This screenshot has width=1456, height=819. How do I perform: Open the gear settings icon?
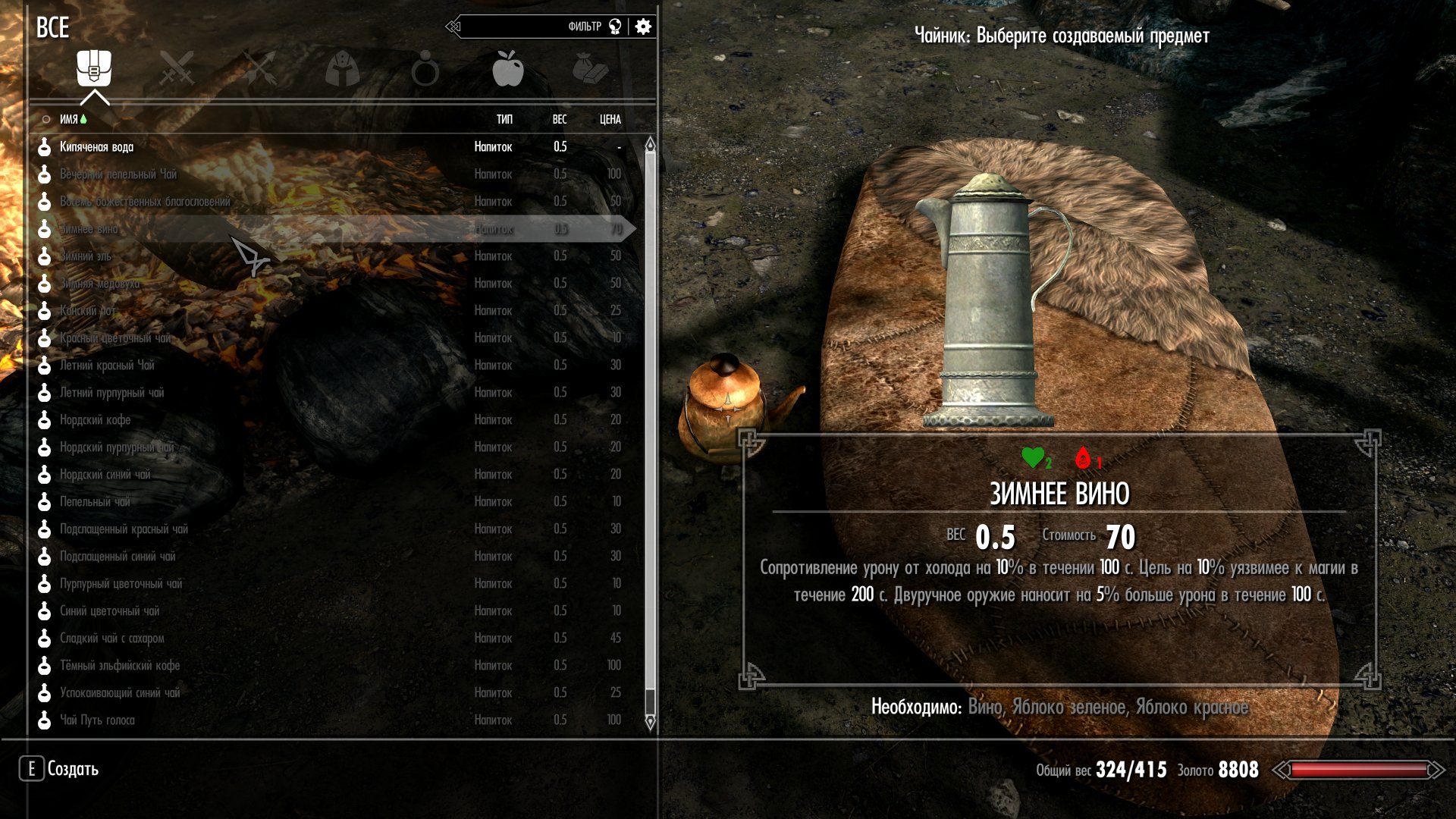(643, 27)
